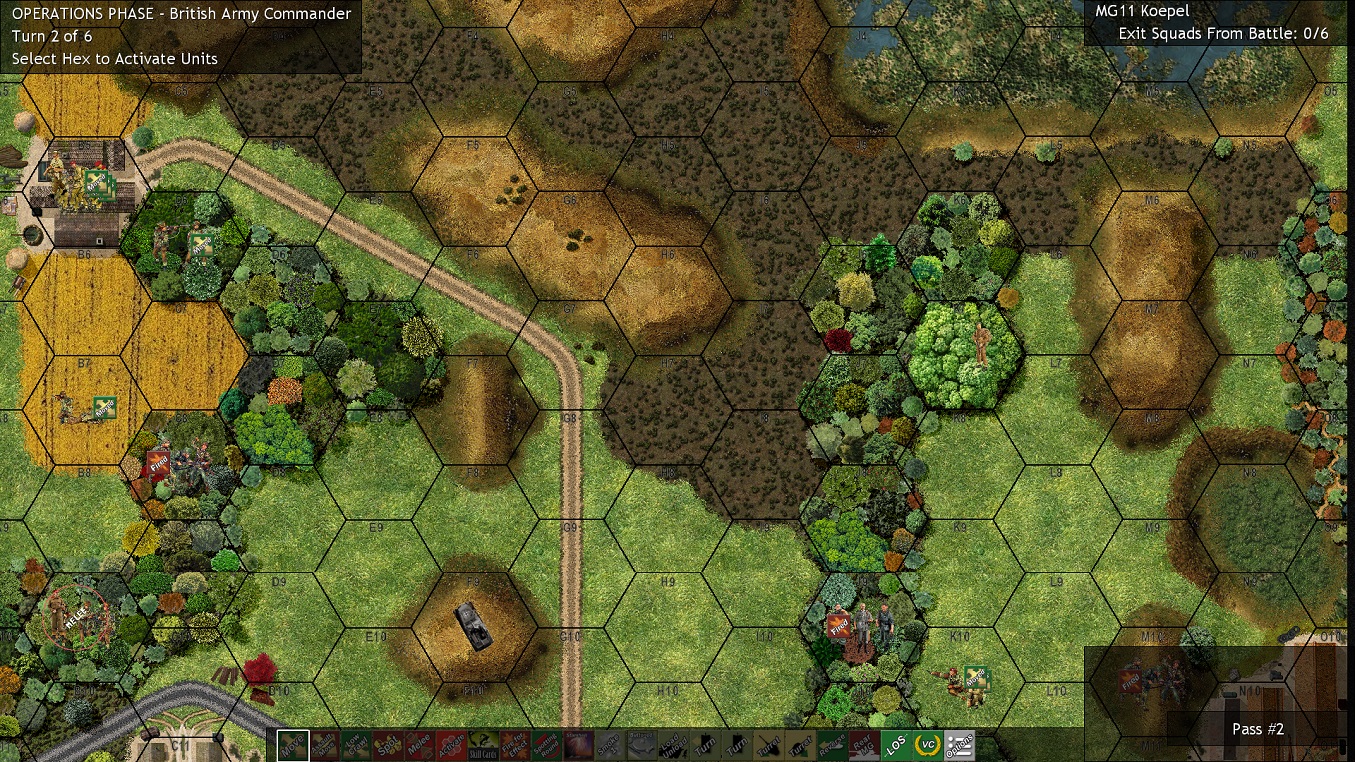Viewport: 1355px width, 762px height.
Task: Click the VC victory conditions button
Action: point(926,743)
